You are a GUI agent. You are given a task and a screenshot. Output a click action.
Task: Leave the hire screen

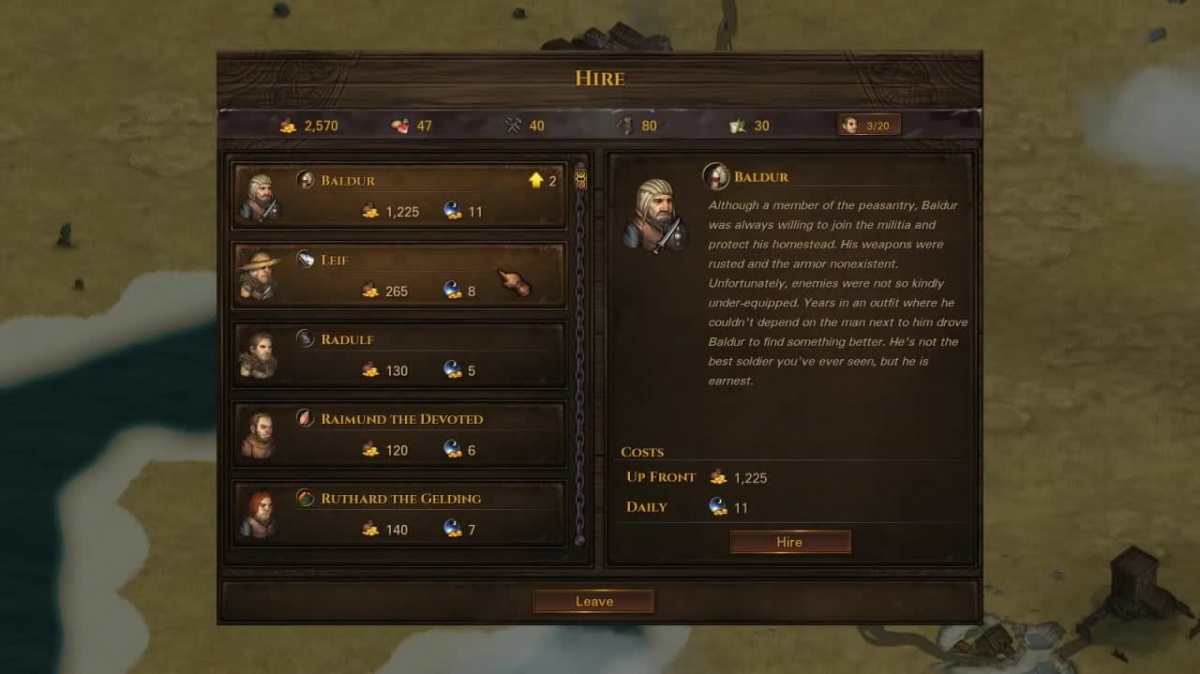[x=594, y=601]
